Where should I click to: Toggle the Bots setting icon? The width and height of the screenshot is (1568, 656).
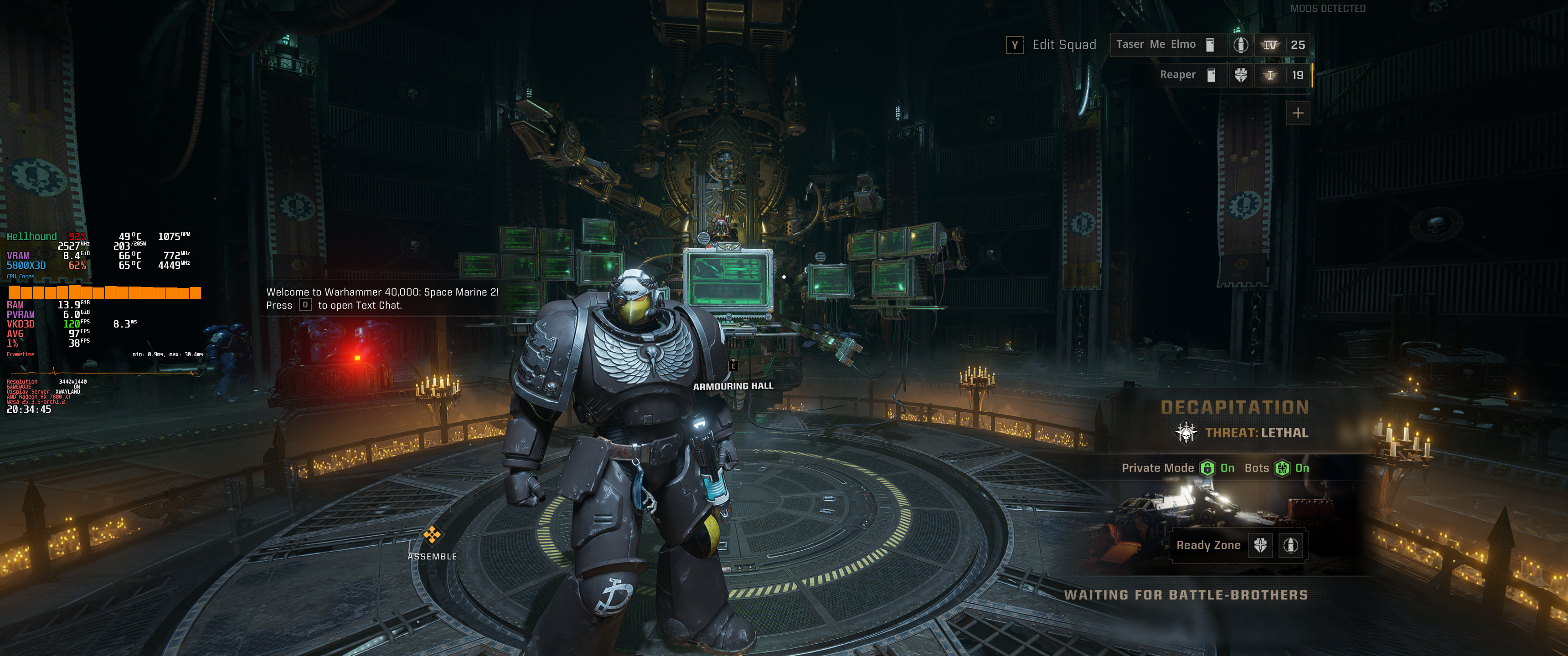pyautogui.click(x=1282, y=468)
